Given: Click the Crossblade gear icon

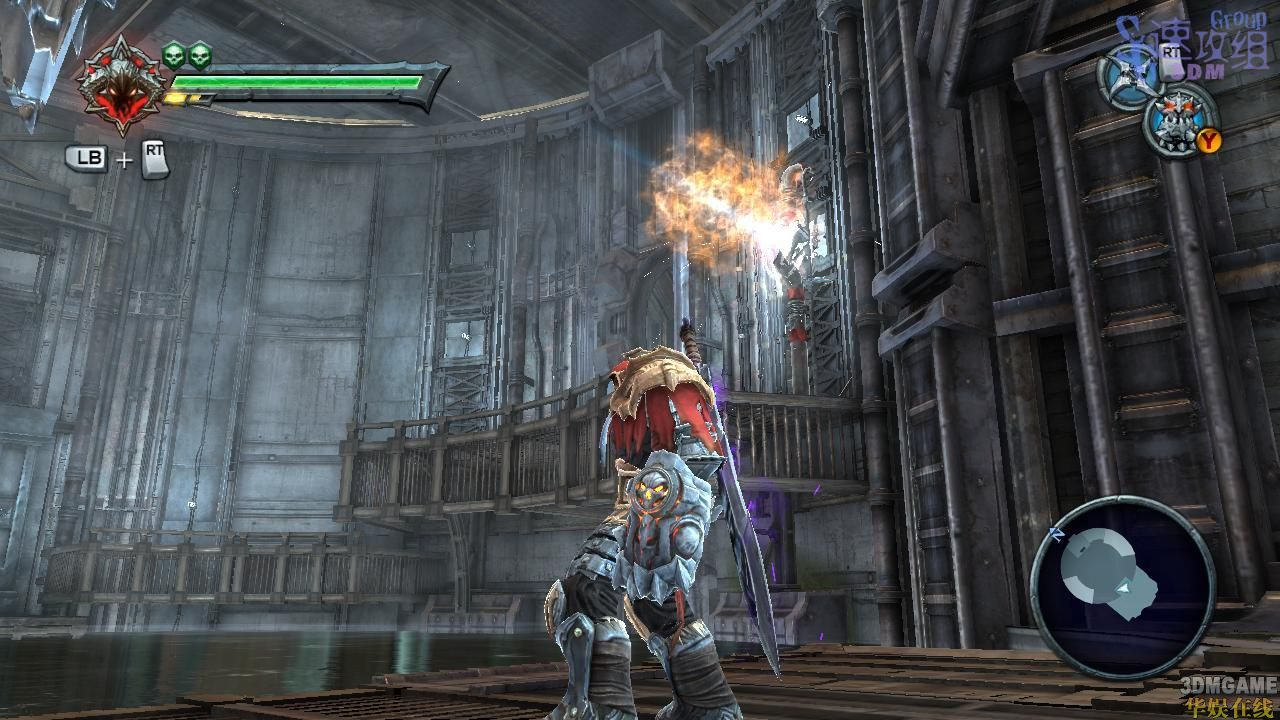Looking at the screenshot, I should tap(1131, 74).
